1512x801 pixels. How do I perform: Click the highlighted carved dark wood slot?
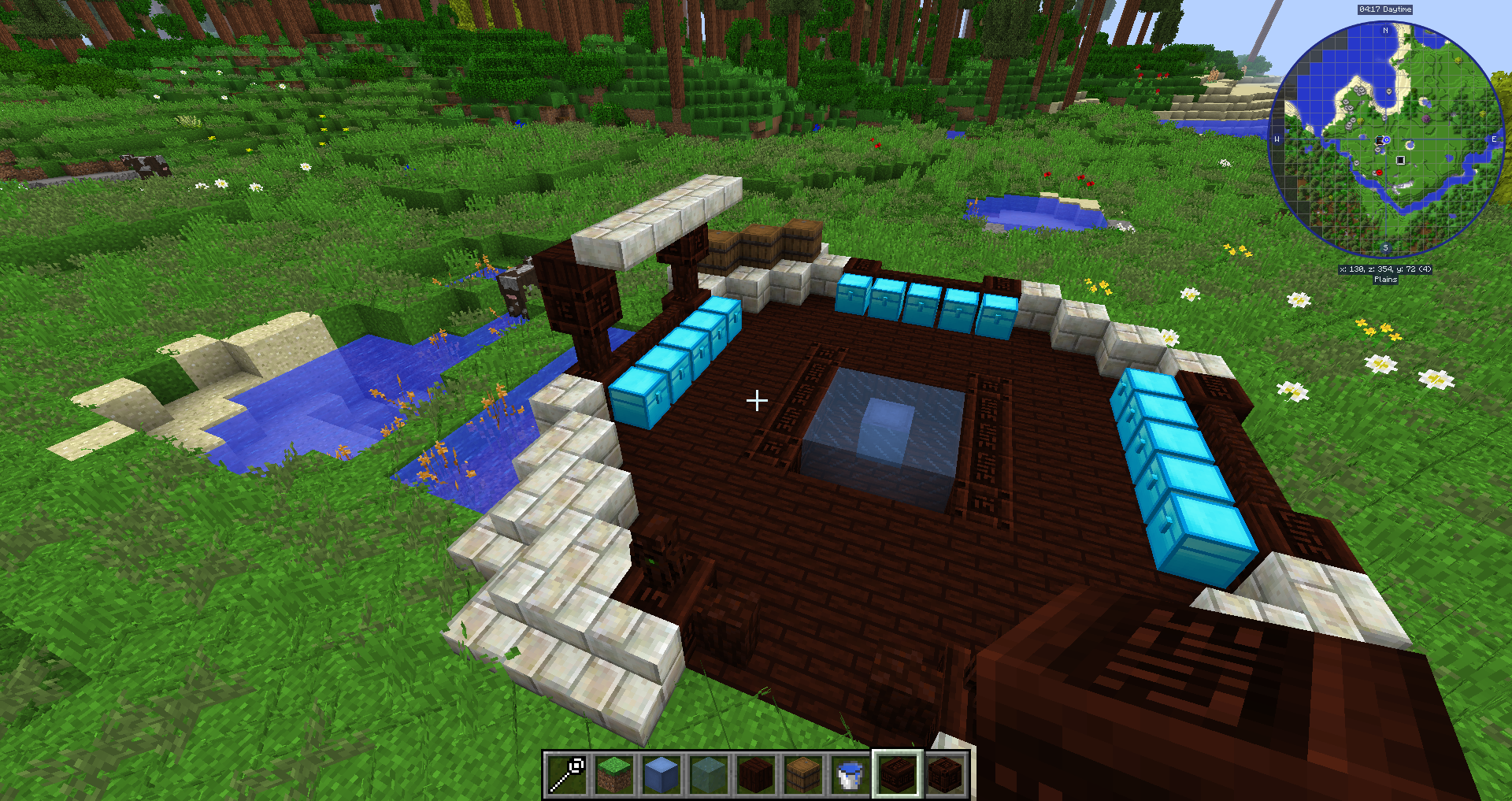pos(897,774)
